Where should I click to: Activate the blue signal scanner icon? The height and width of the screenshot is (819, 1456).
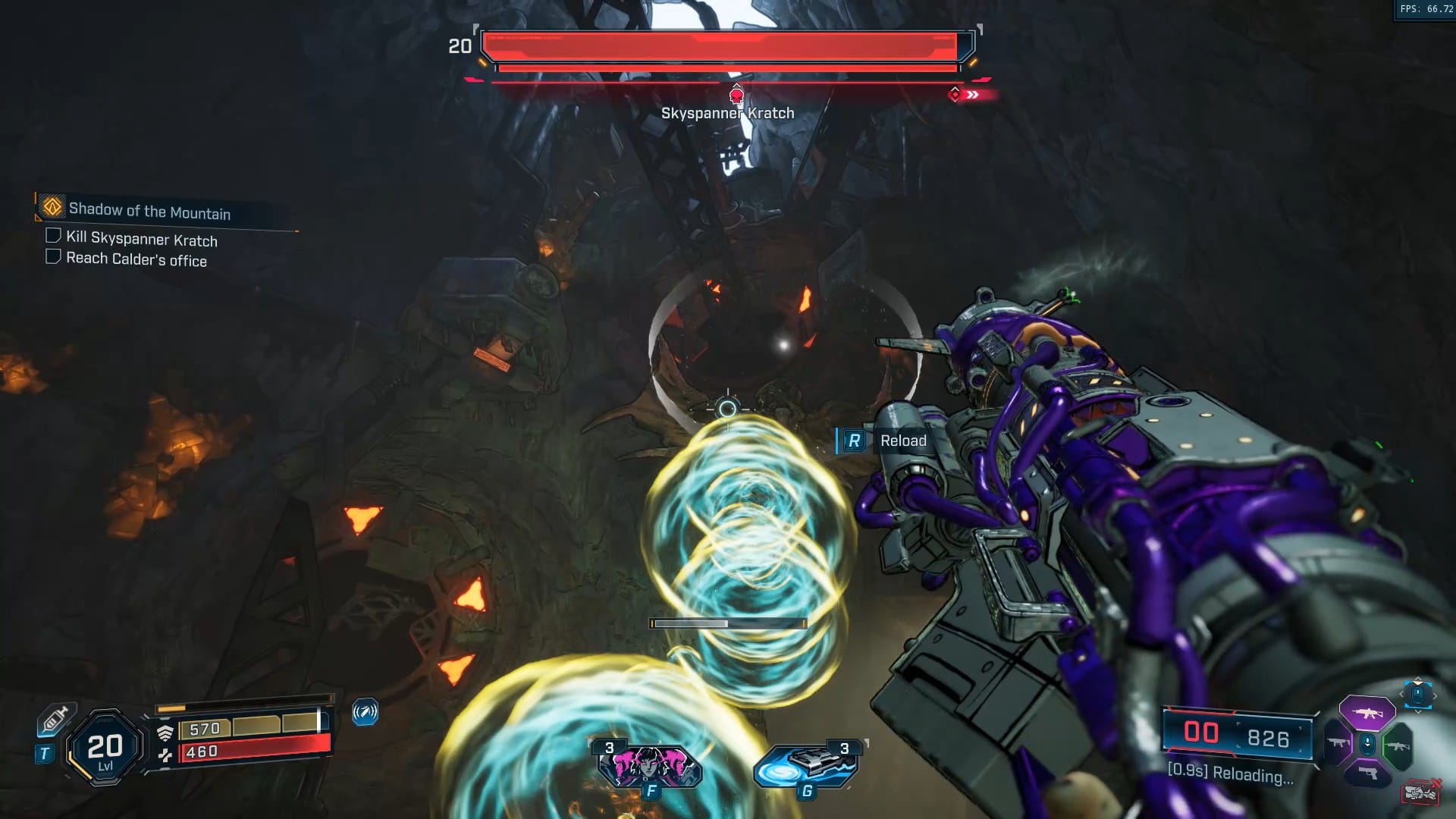click(365, 712)
